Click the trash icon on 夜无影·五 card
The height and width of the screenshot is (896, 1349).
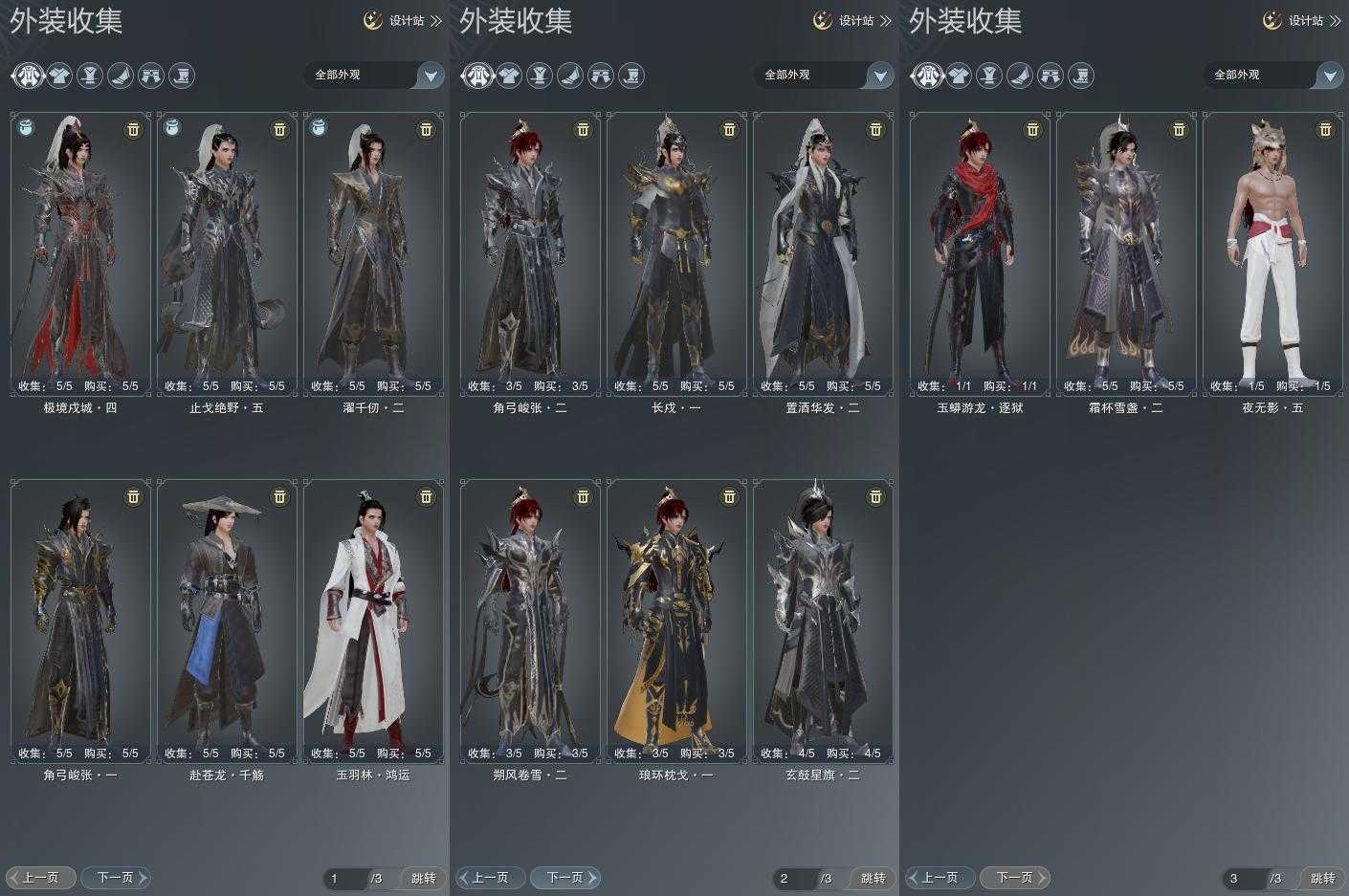[1325, 129]
